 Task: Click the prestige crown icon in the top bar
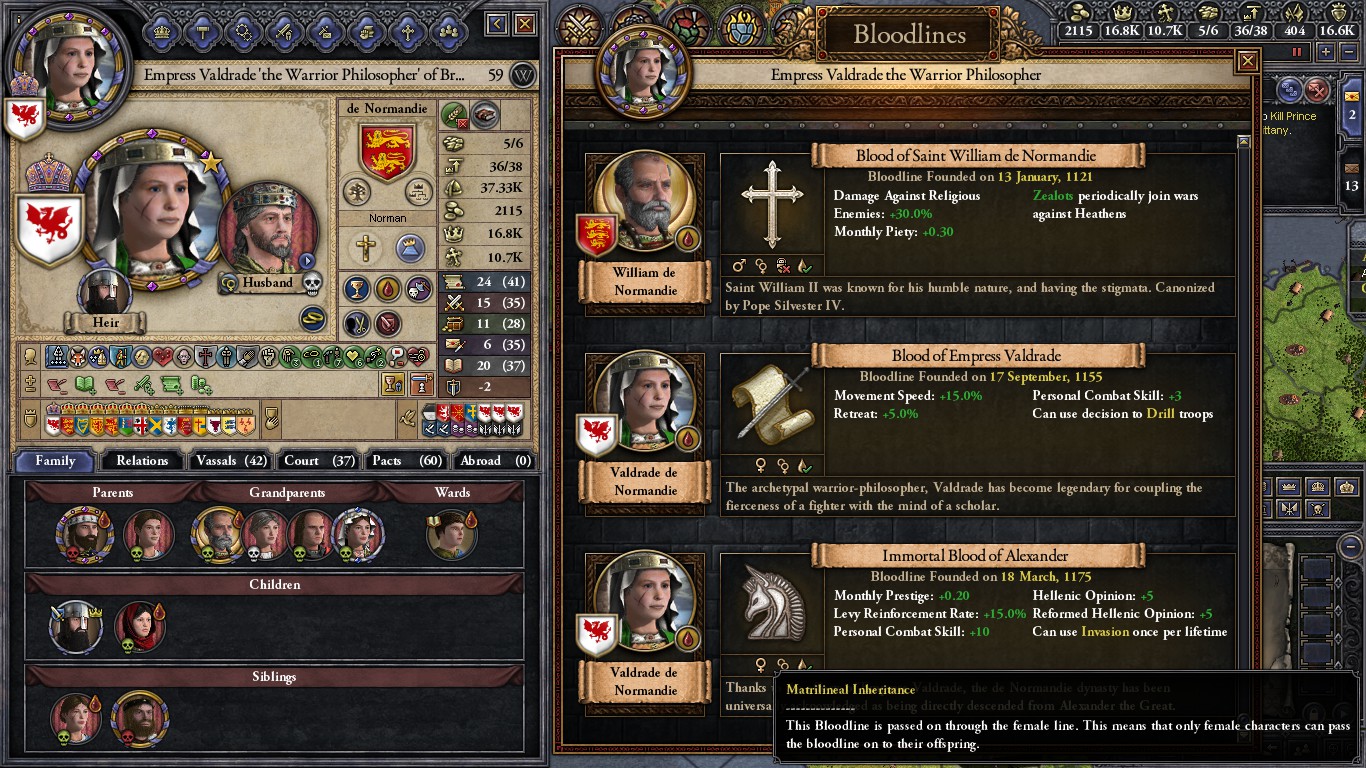point(1120,13)
